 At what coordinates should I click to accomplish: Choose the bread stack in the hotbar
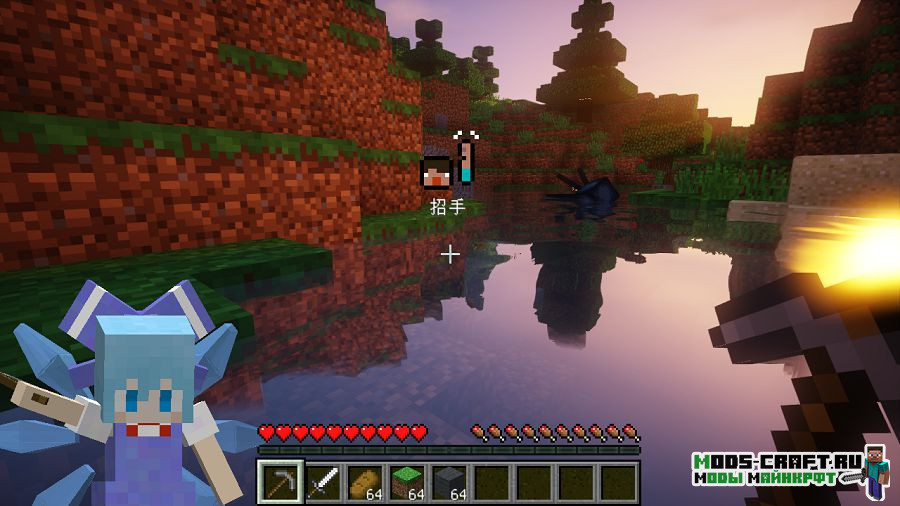[x=364, y=483]
